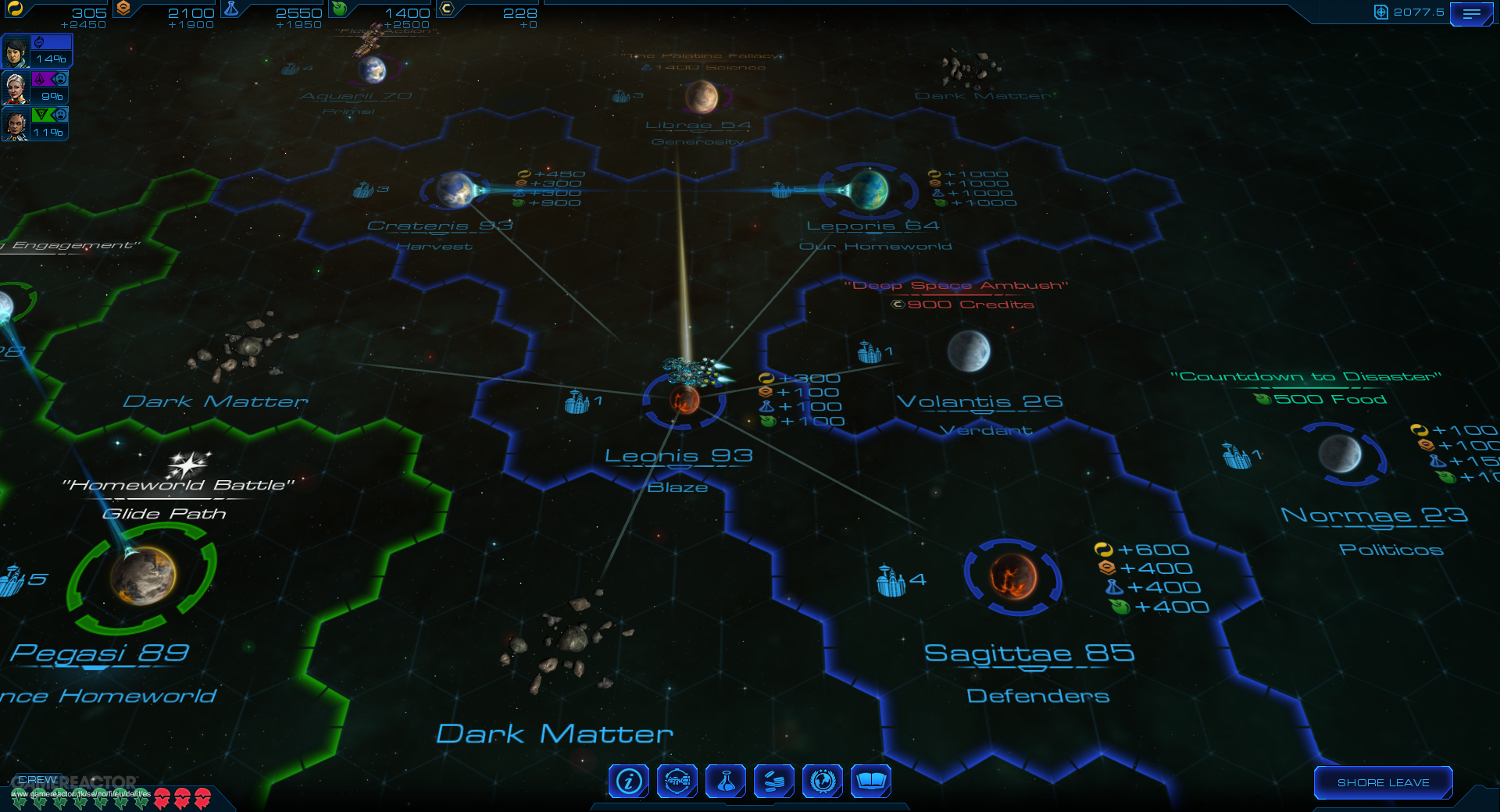
Task: Open the Federation wreath globe icon
Action: pos(823,781)
